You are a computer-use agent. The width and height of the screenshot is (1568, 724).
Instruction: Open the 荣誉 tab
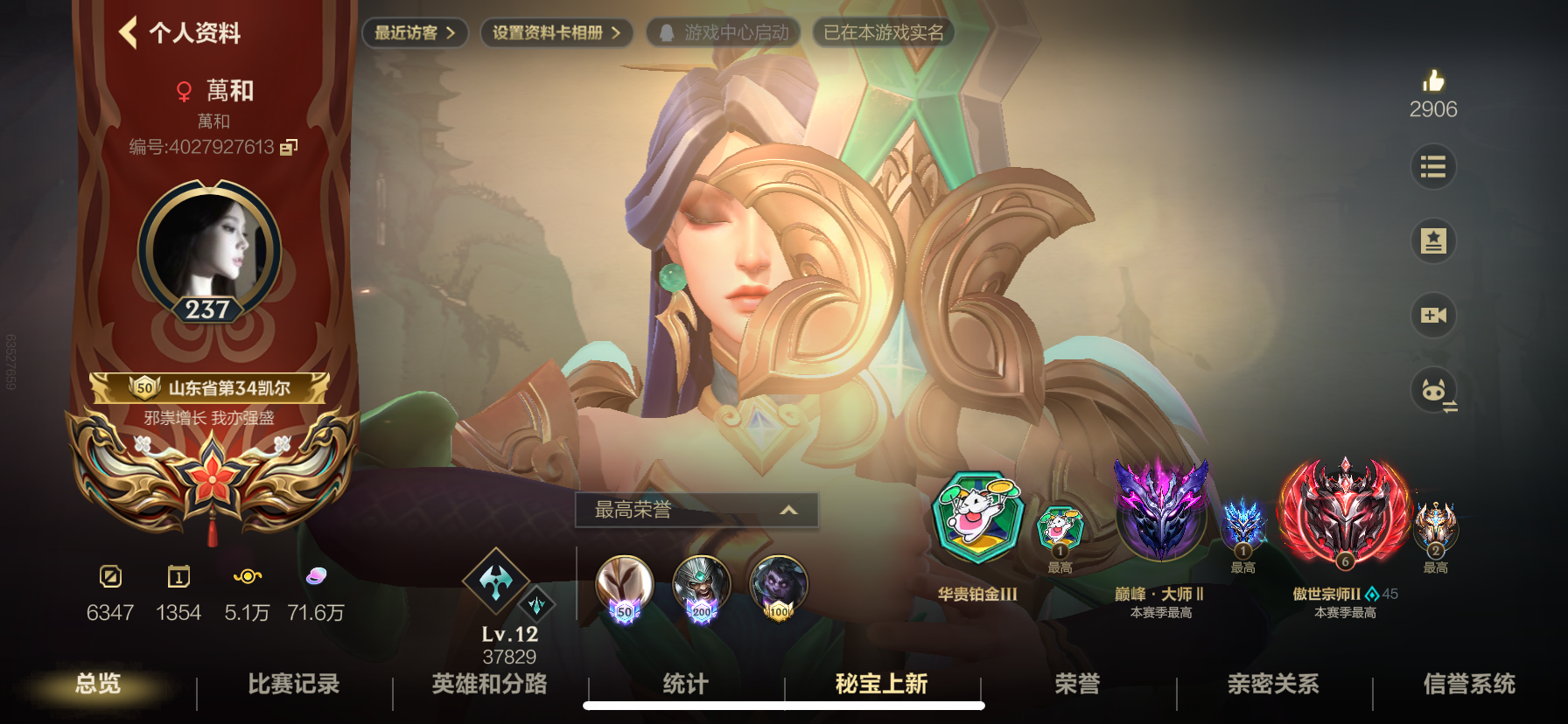point(1078,686)
